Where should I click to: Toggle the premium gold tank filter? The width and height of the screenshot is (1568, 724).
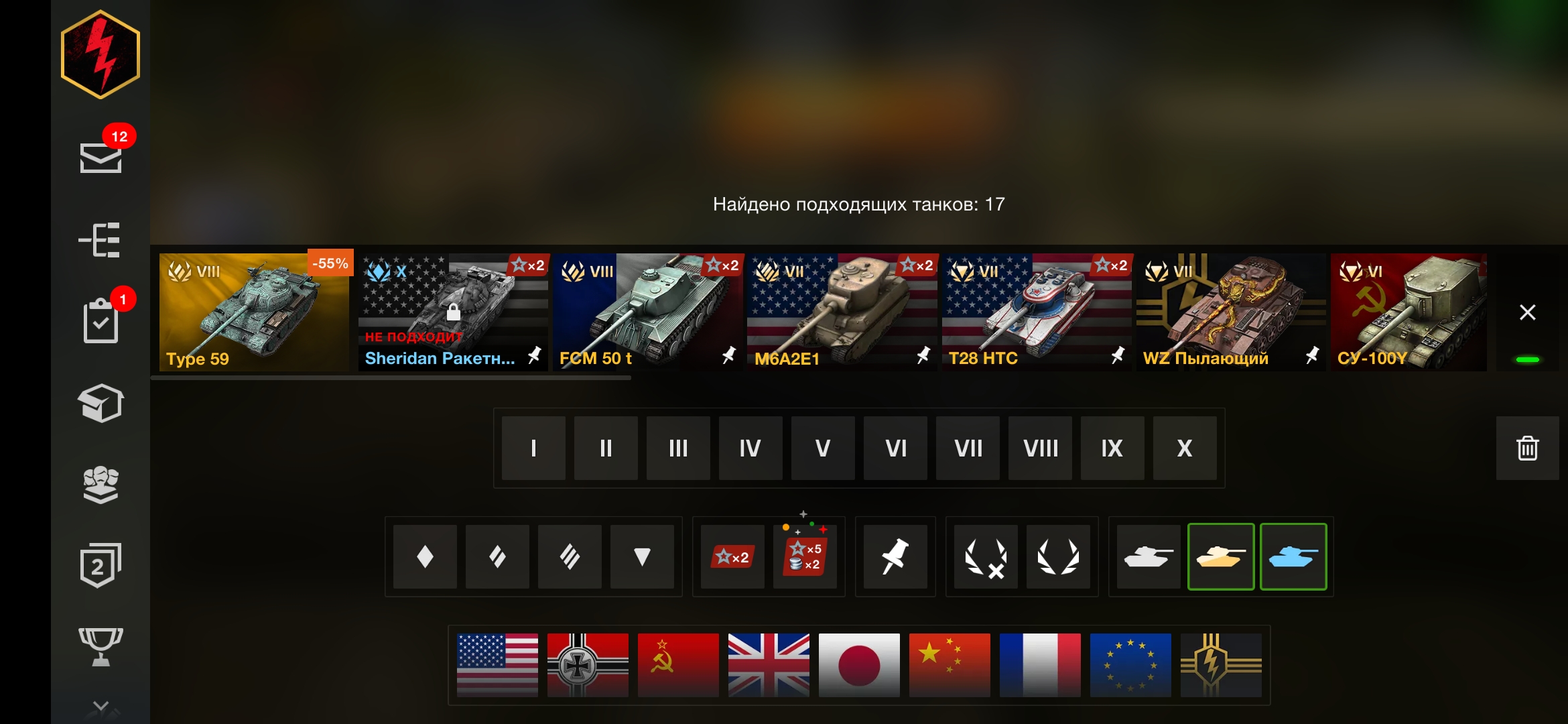pos(1221,556)
